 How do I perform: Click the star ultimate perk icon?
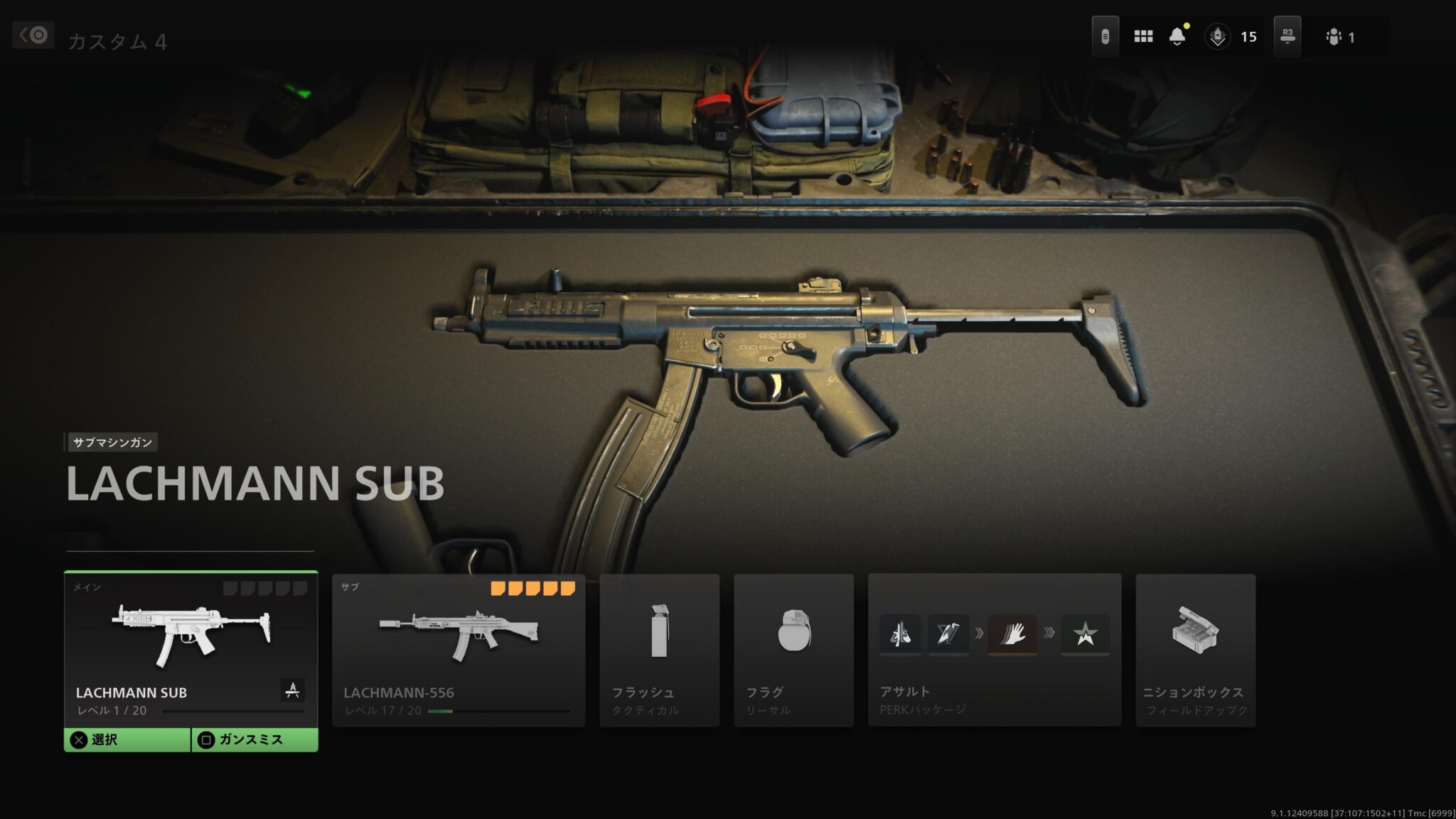[1086, 635]
